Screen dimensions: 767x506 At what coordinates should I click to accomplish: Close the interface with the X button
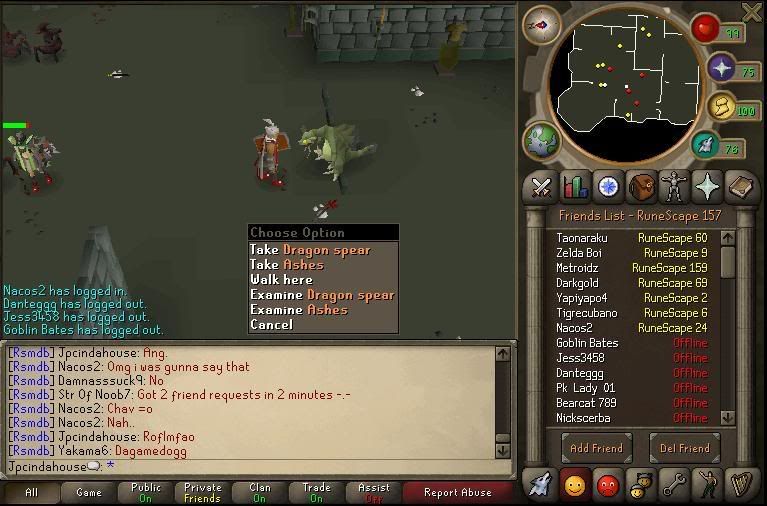coord(751,12)
